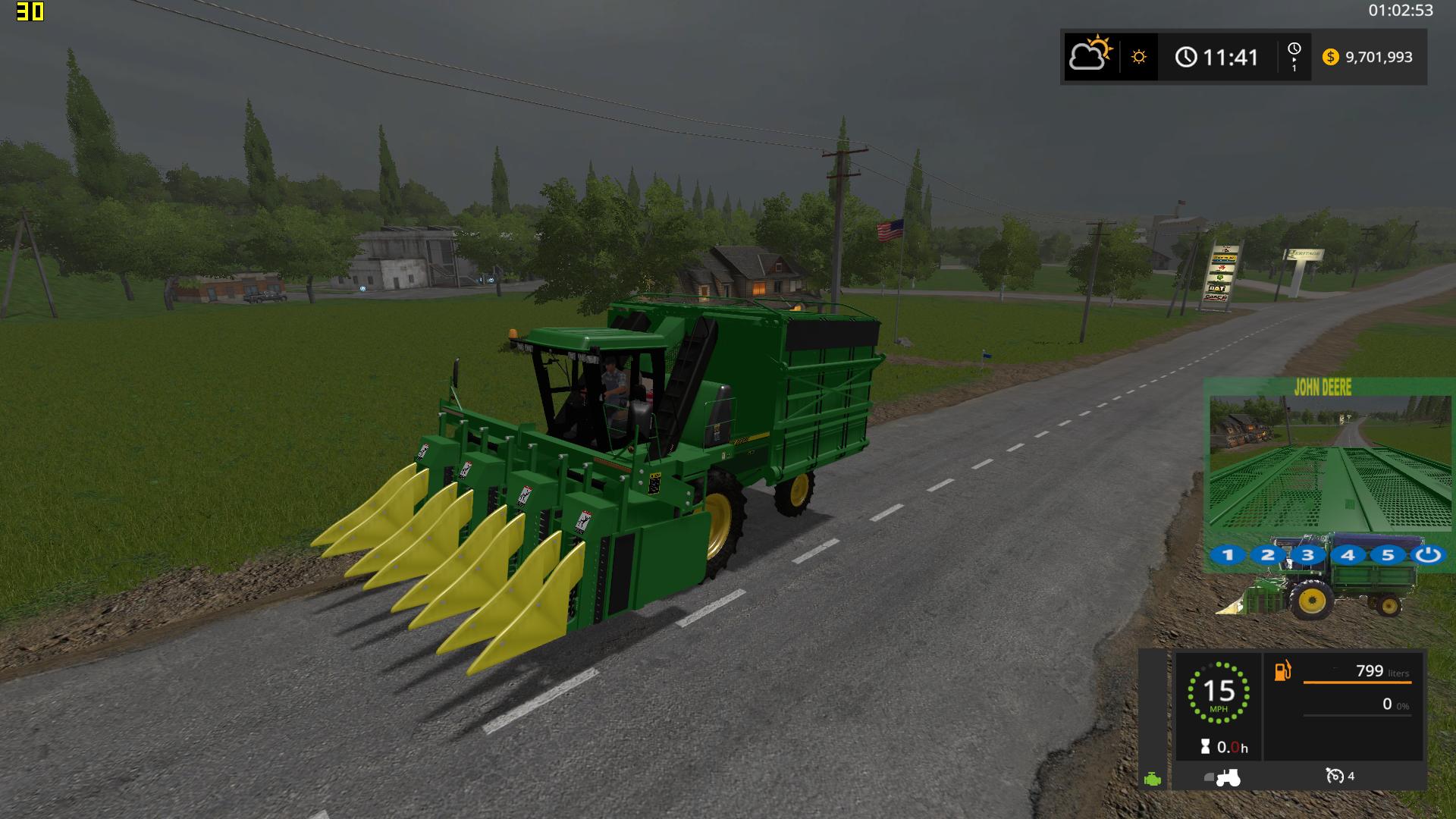Turn off the monitor with power button

click(1428, 555)
